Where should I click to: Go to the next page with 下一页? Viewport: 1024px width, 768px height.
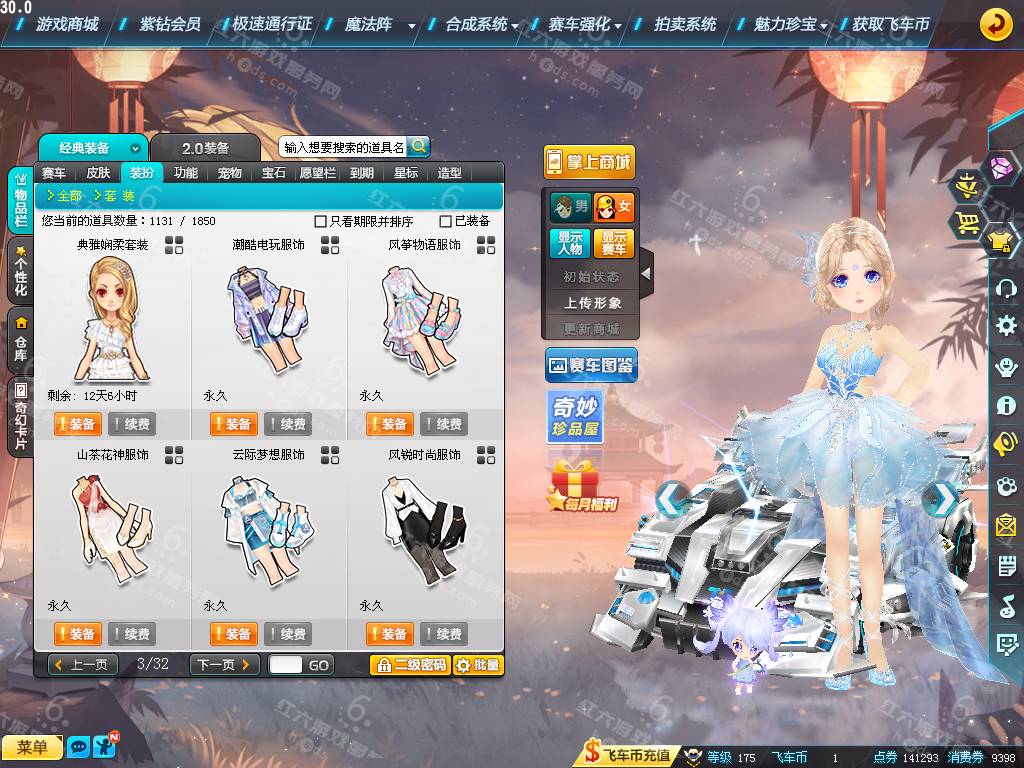click(224, 664)
